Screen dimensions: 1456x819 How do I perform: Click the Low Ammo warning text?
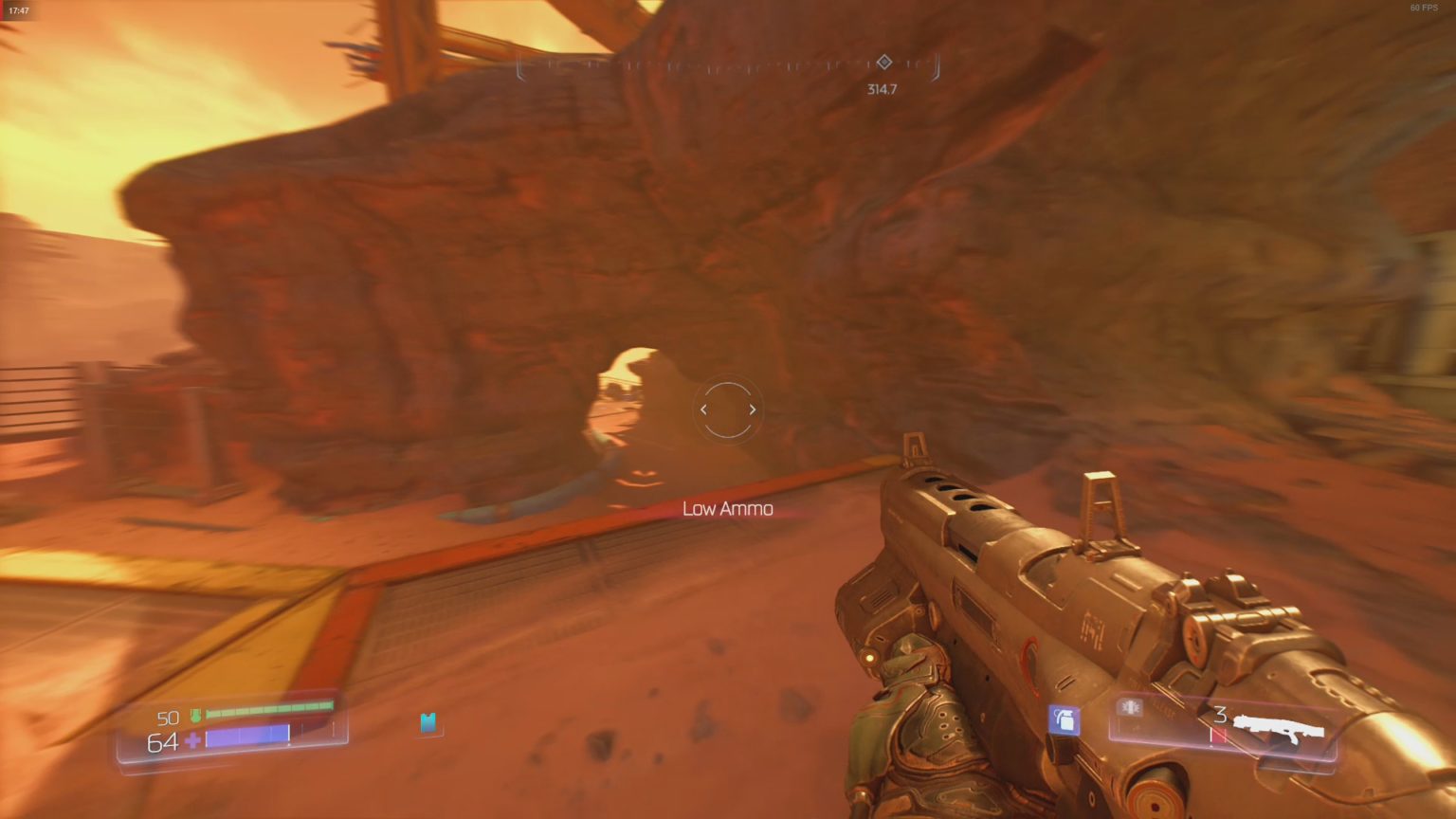click(x=727, y=508)
